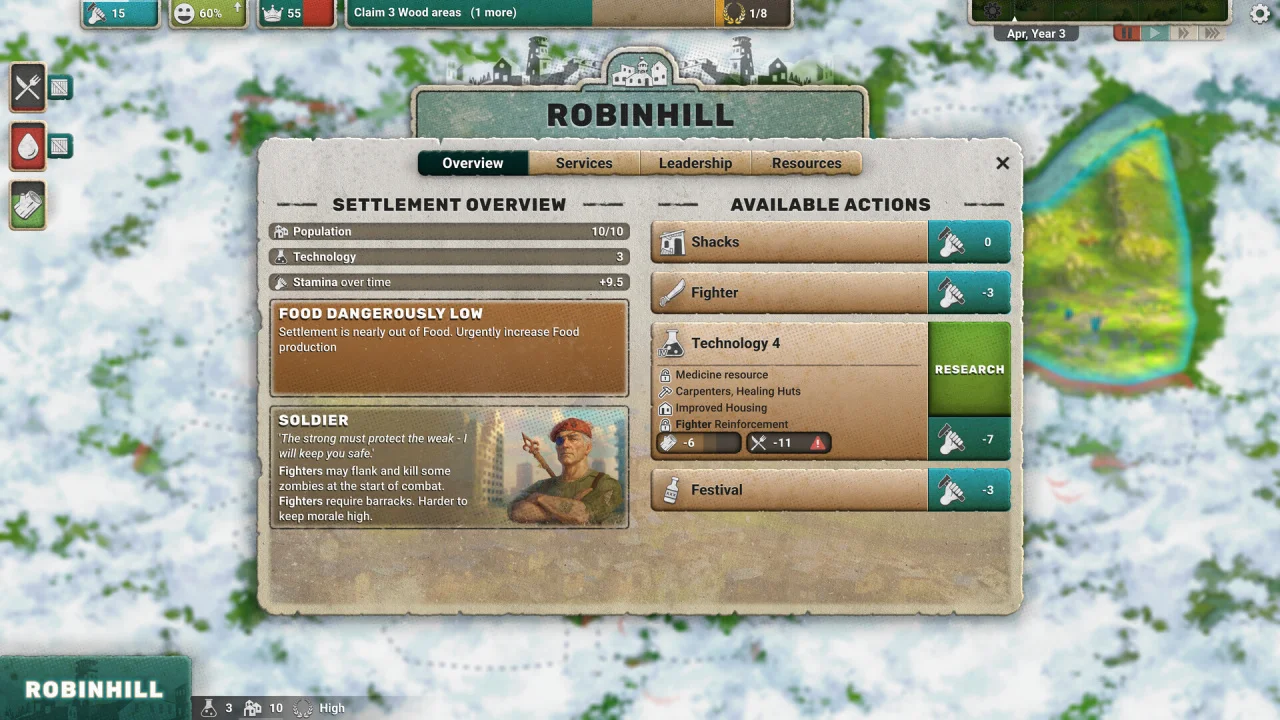Resume normal play speed
This screenshot has height=720, width=1280.
[1155, 34]
